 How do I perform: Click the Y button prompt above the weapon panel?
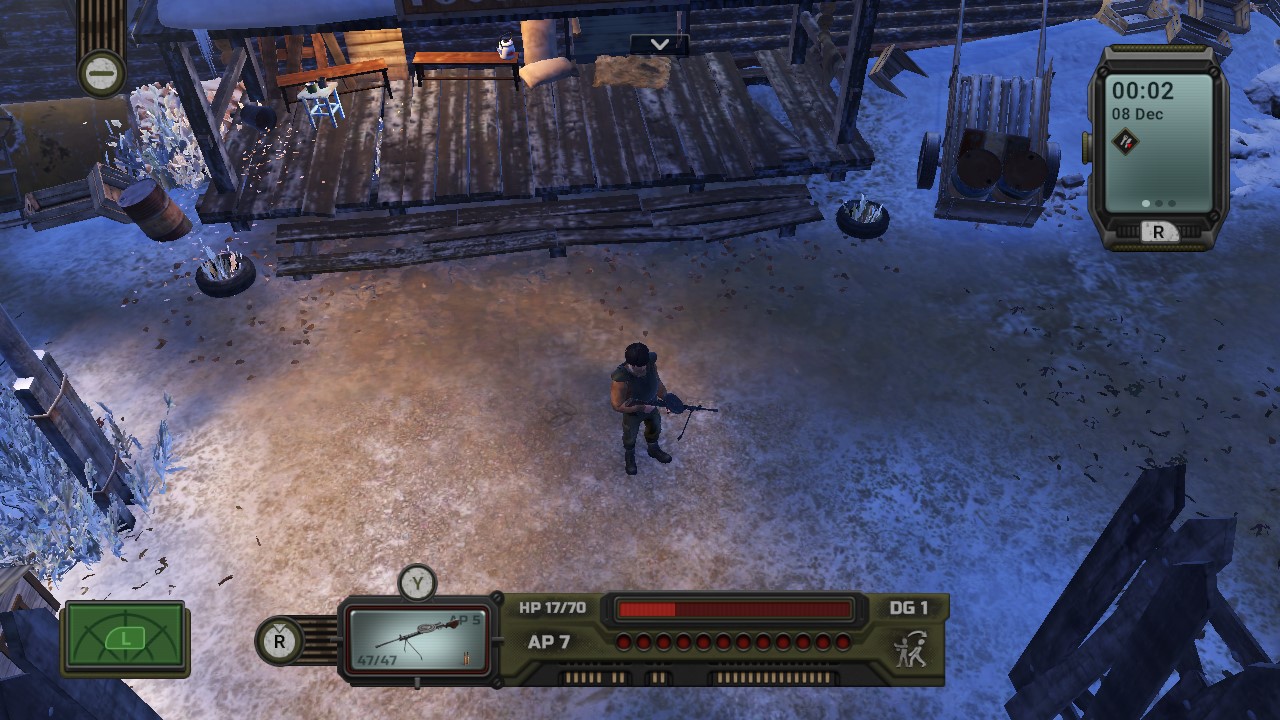click(417, 582)
